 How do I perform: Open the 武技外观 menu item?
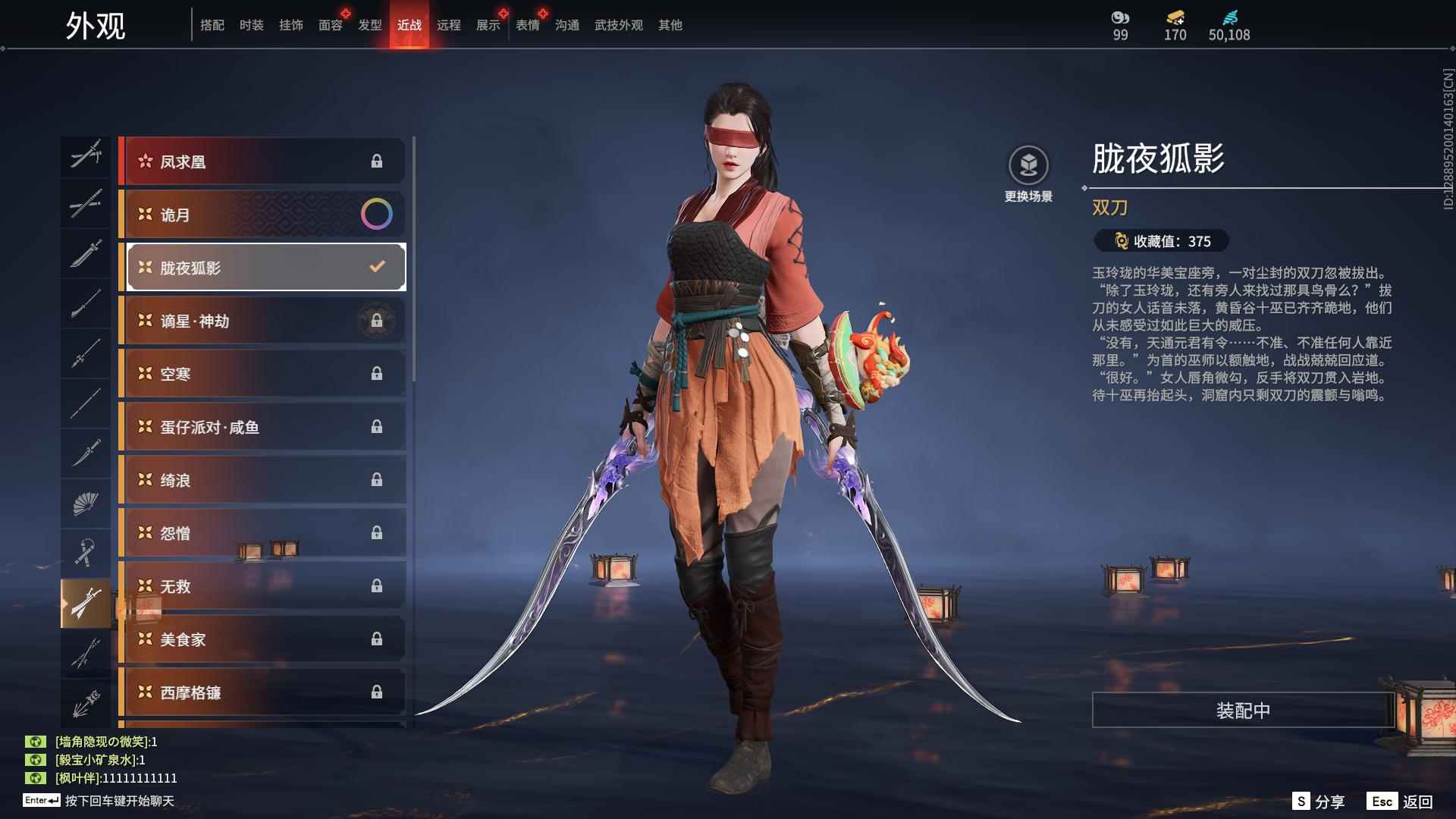[x=617, y=25]
